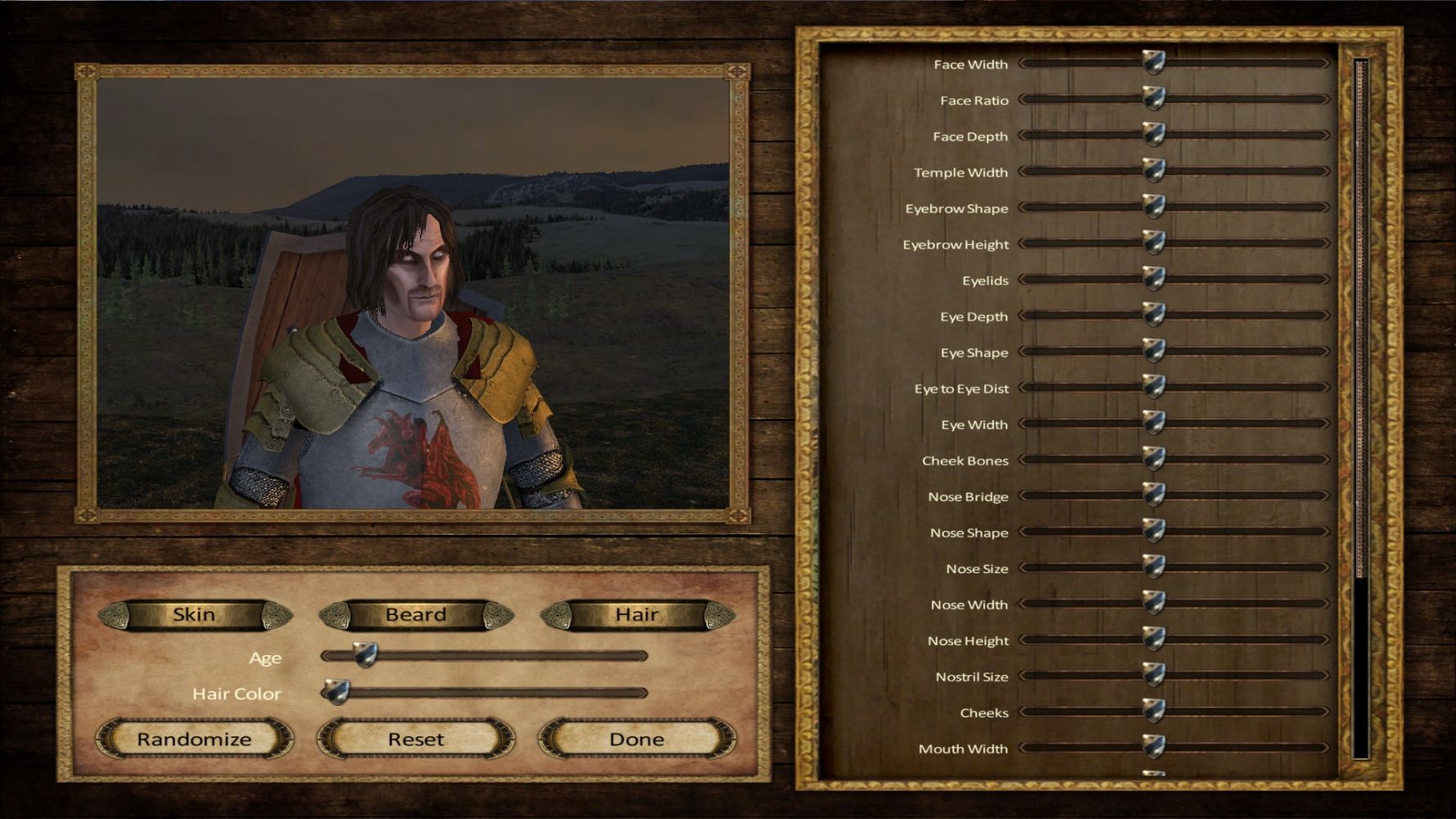The image size is (1456, 819).
Task: Select previous skin with left arrow
Action: pos(113,616)
